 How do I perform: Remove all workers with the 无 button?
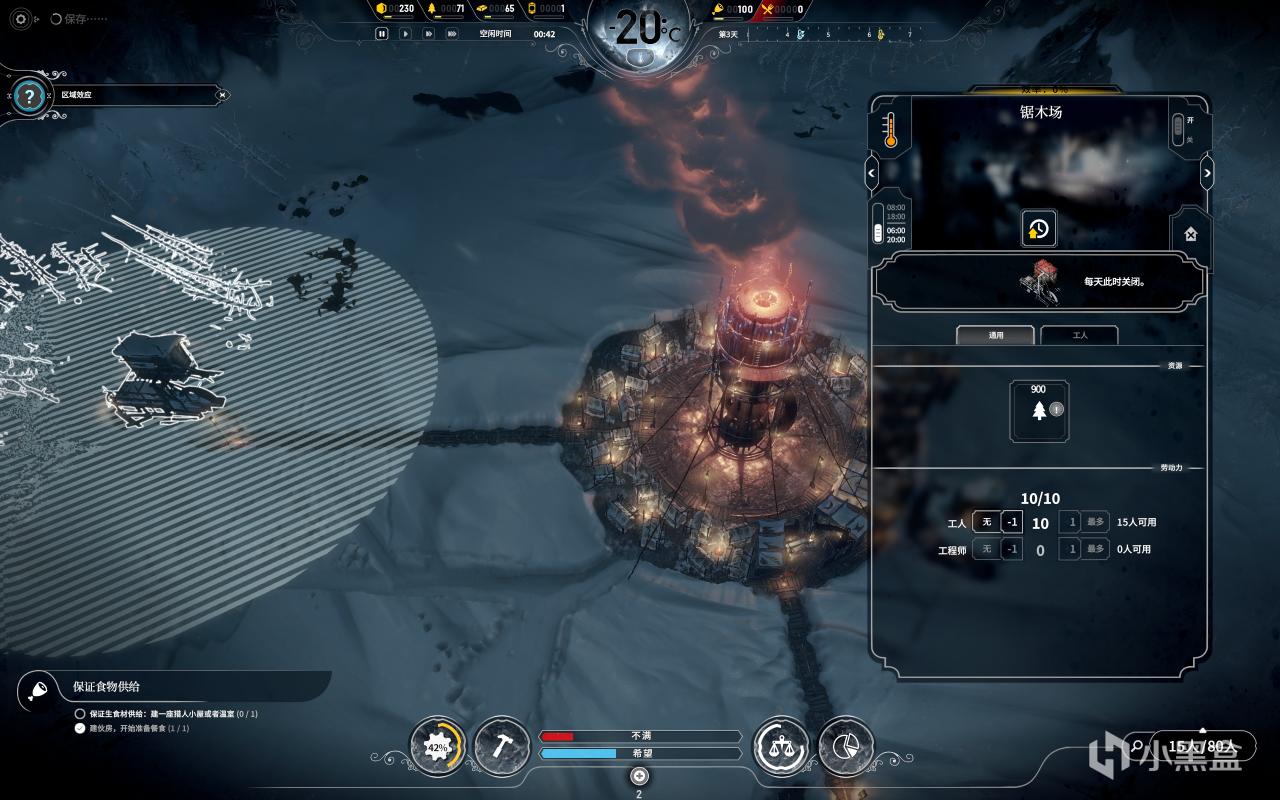(986, 522)
